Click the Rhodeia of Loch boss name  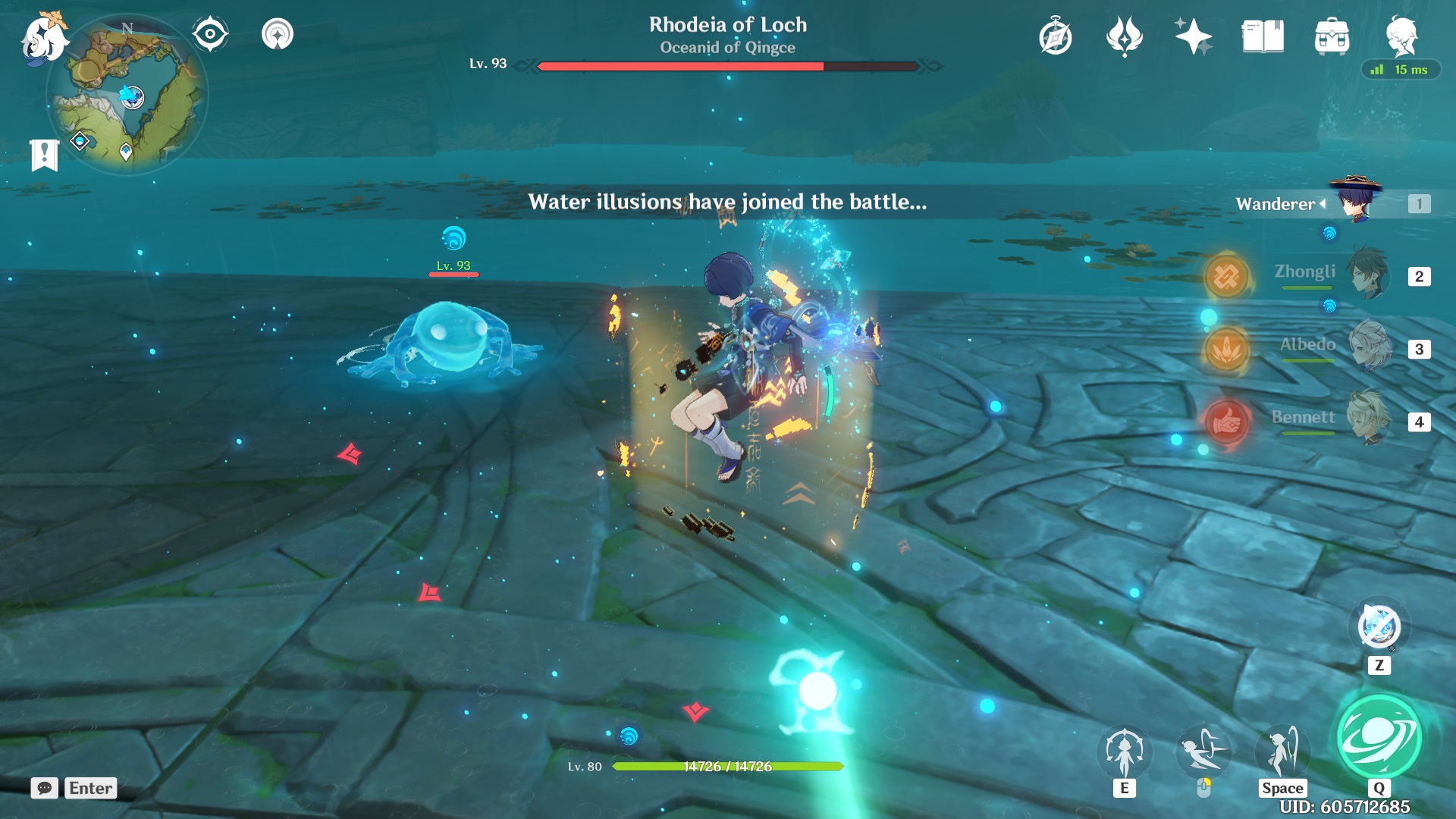coord(727,25)
